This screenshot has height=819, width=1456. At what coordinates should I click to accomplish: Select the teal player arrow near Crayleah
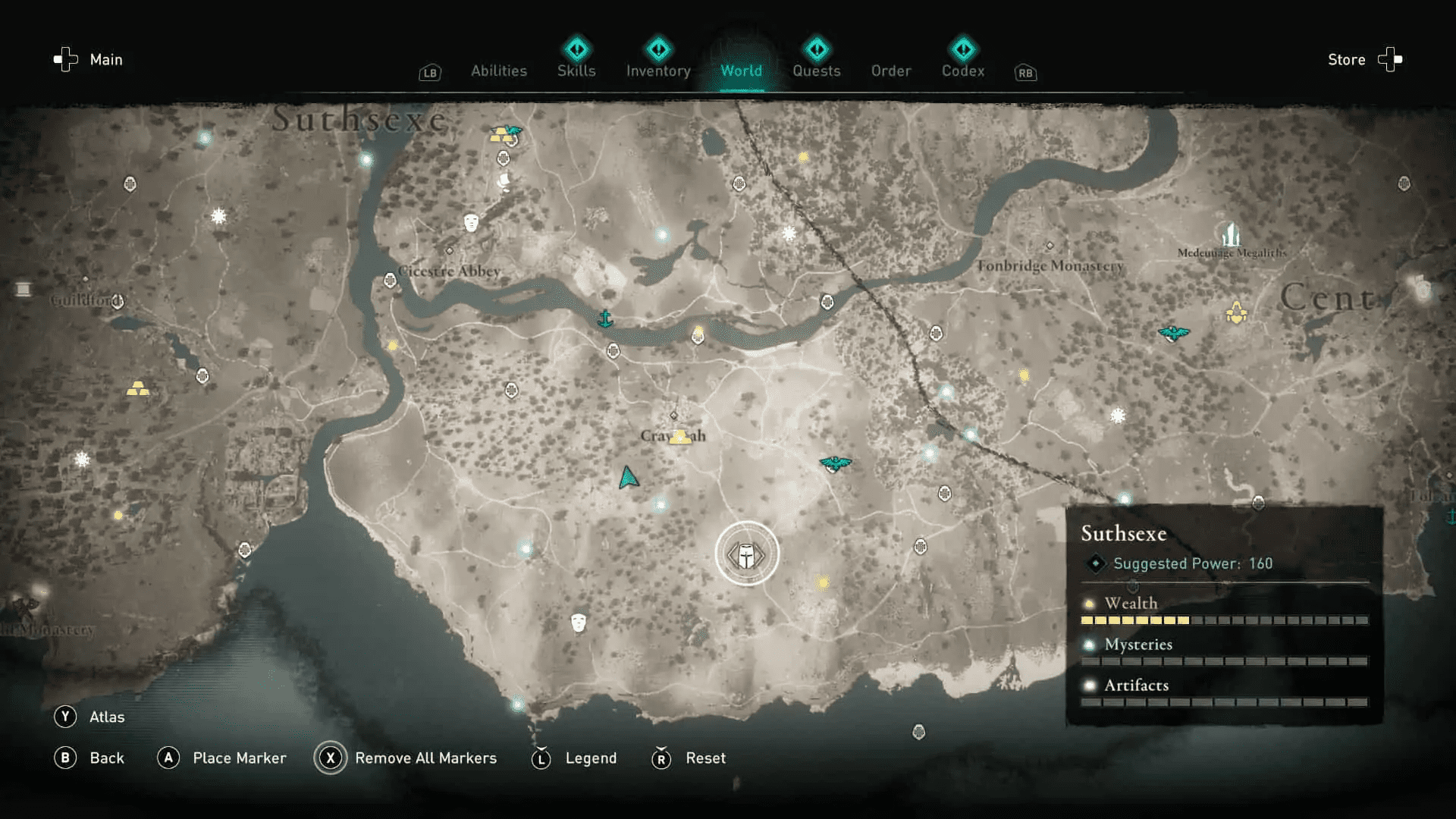(x=628, y=476)
